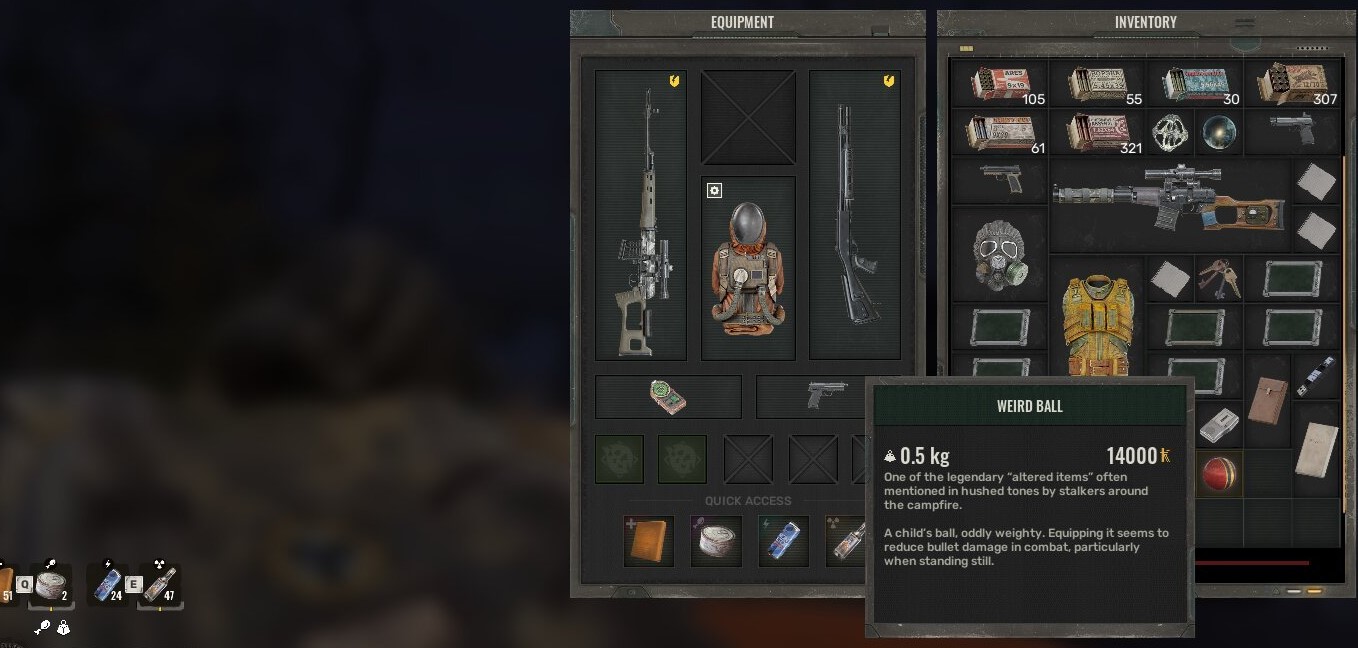Image resolution: width=1358 pixels, height=648 pixels.
Task: Select the bunch of keys
Action: click(x=1219, y=279)
